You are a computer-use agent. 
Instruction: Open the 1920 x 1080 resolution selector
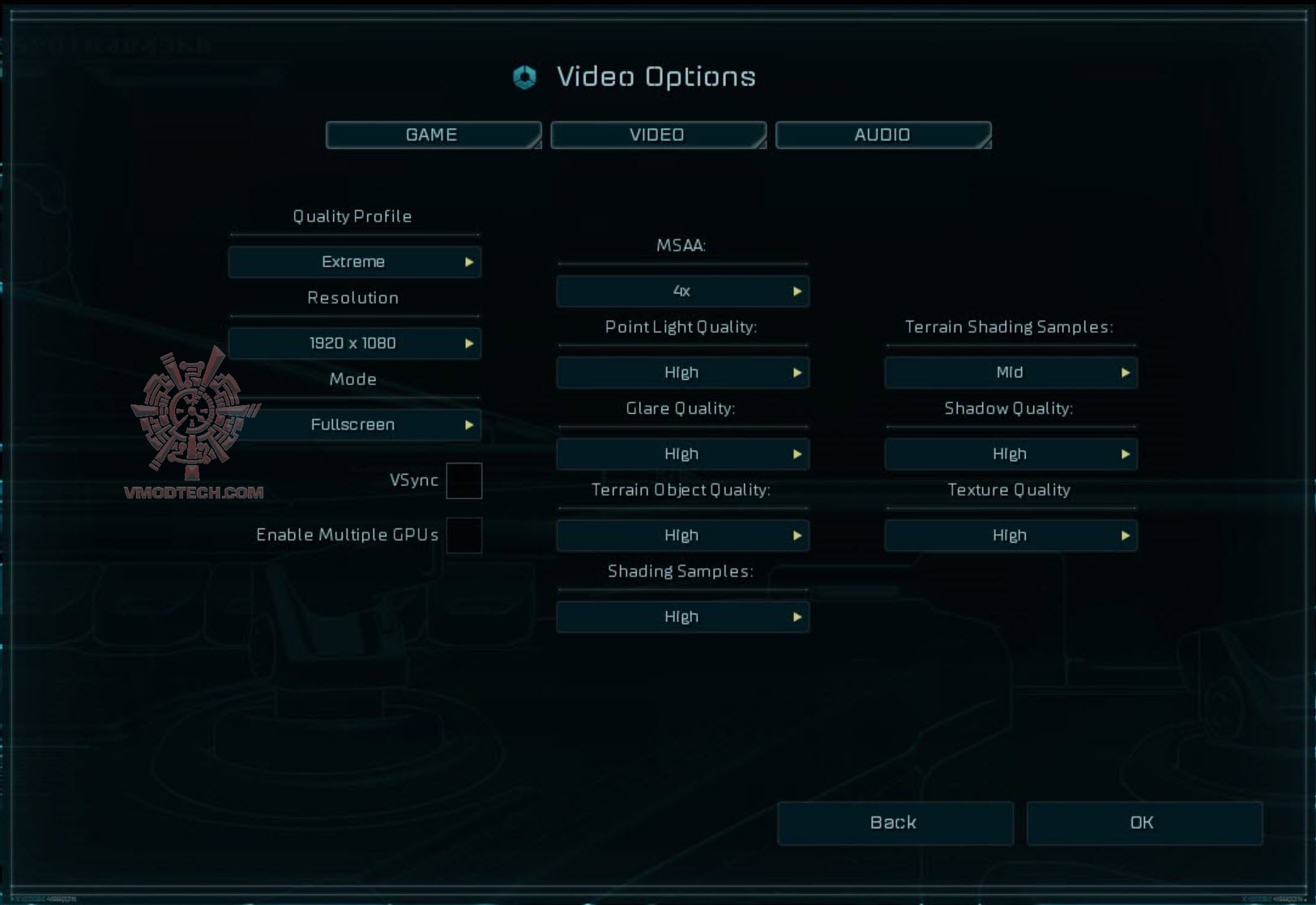354,344
